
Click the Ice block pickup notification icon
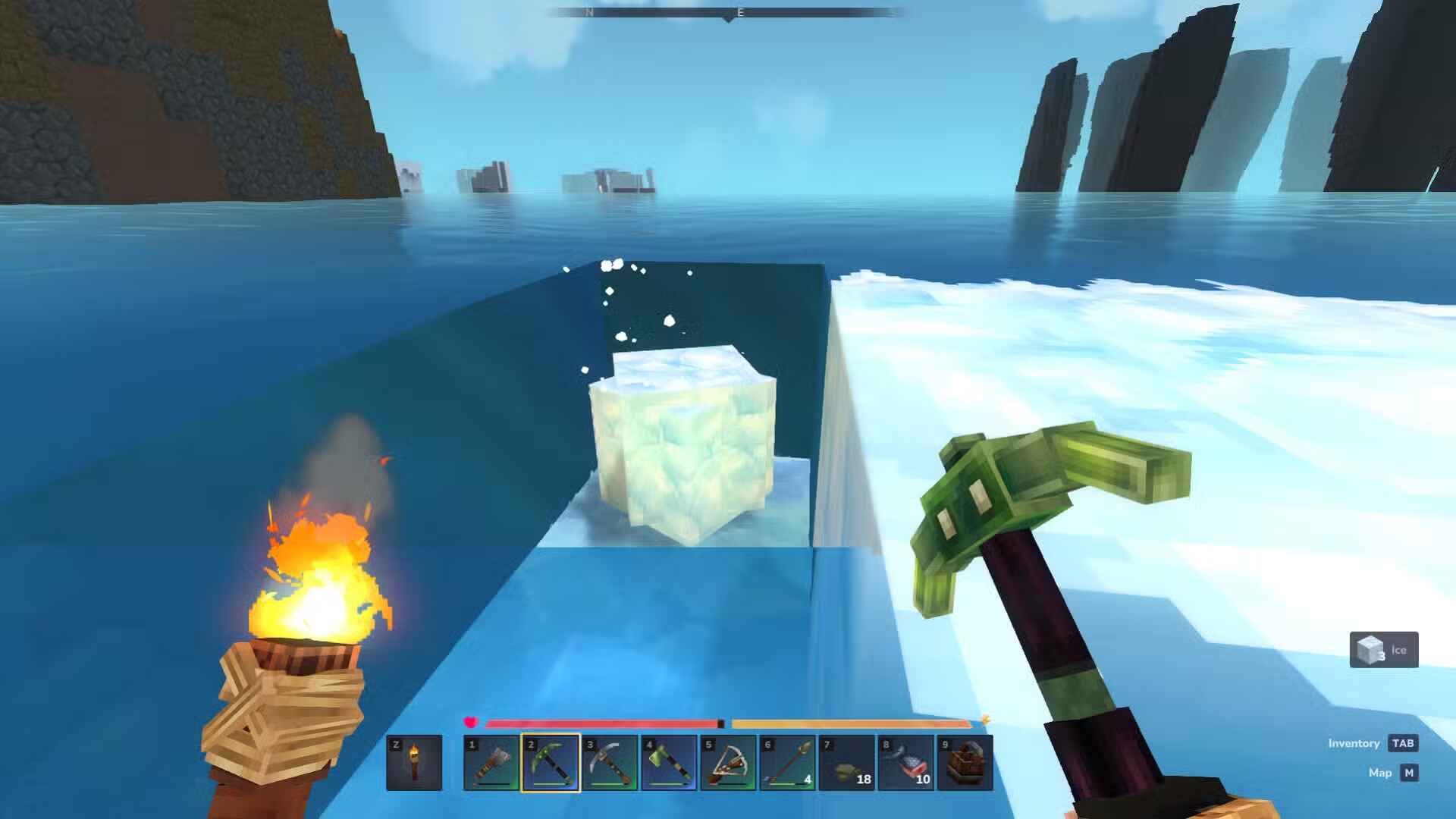click(x=1369, y=648)
